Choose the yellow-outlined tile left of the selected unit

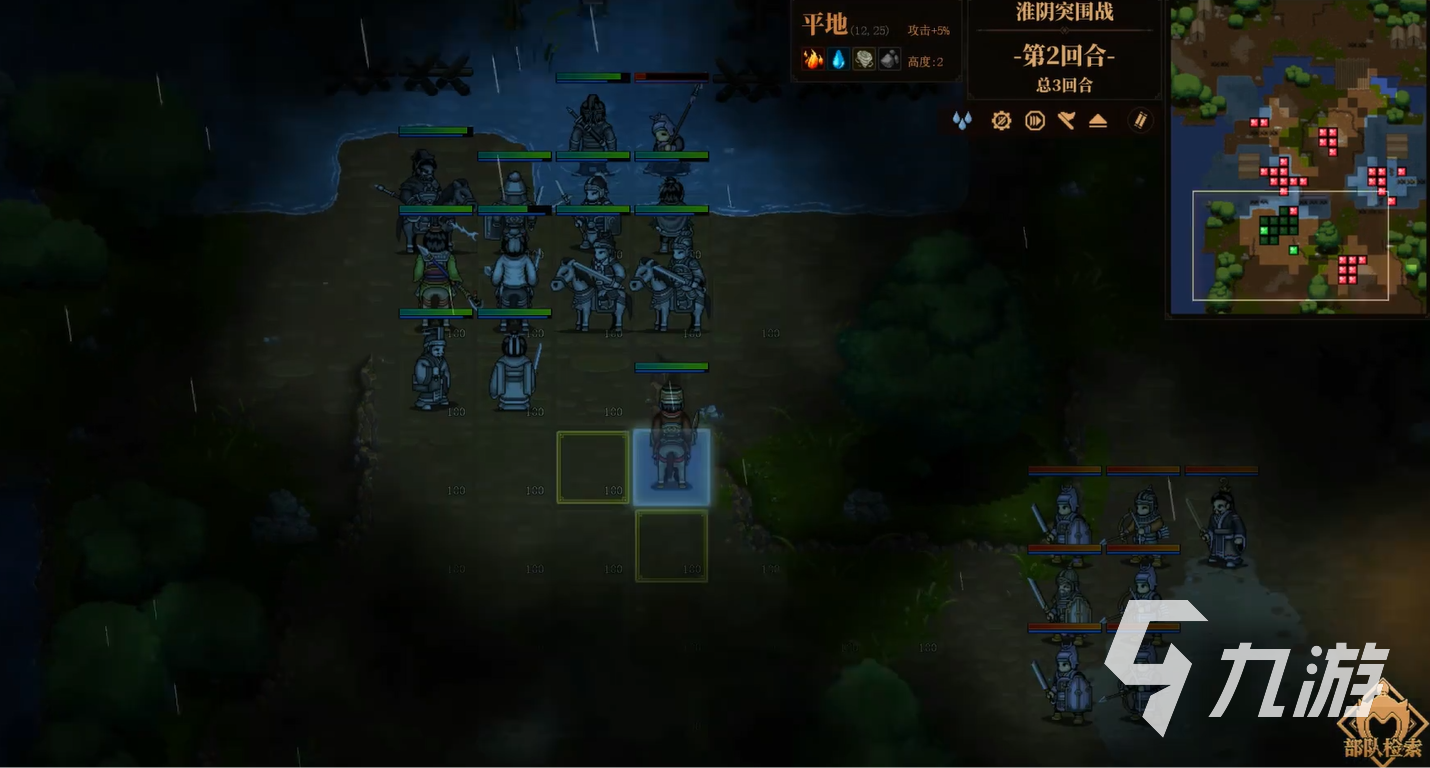point(593,467)
